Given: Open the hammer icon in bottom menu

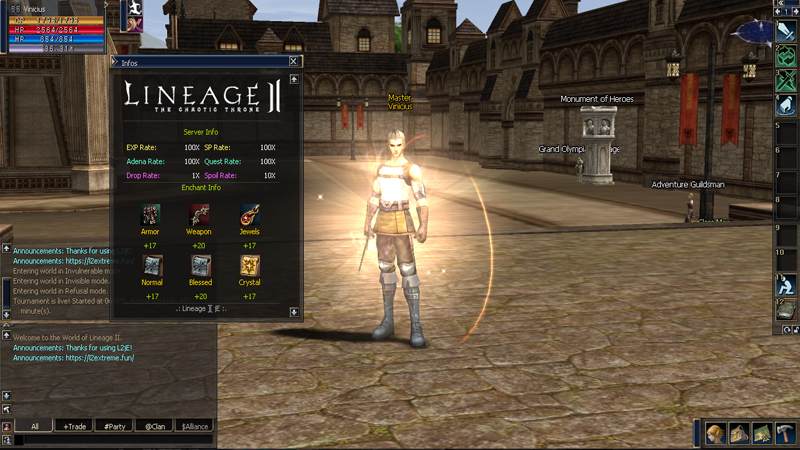Looking at the screenshot, I should tap(786, 434).
